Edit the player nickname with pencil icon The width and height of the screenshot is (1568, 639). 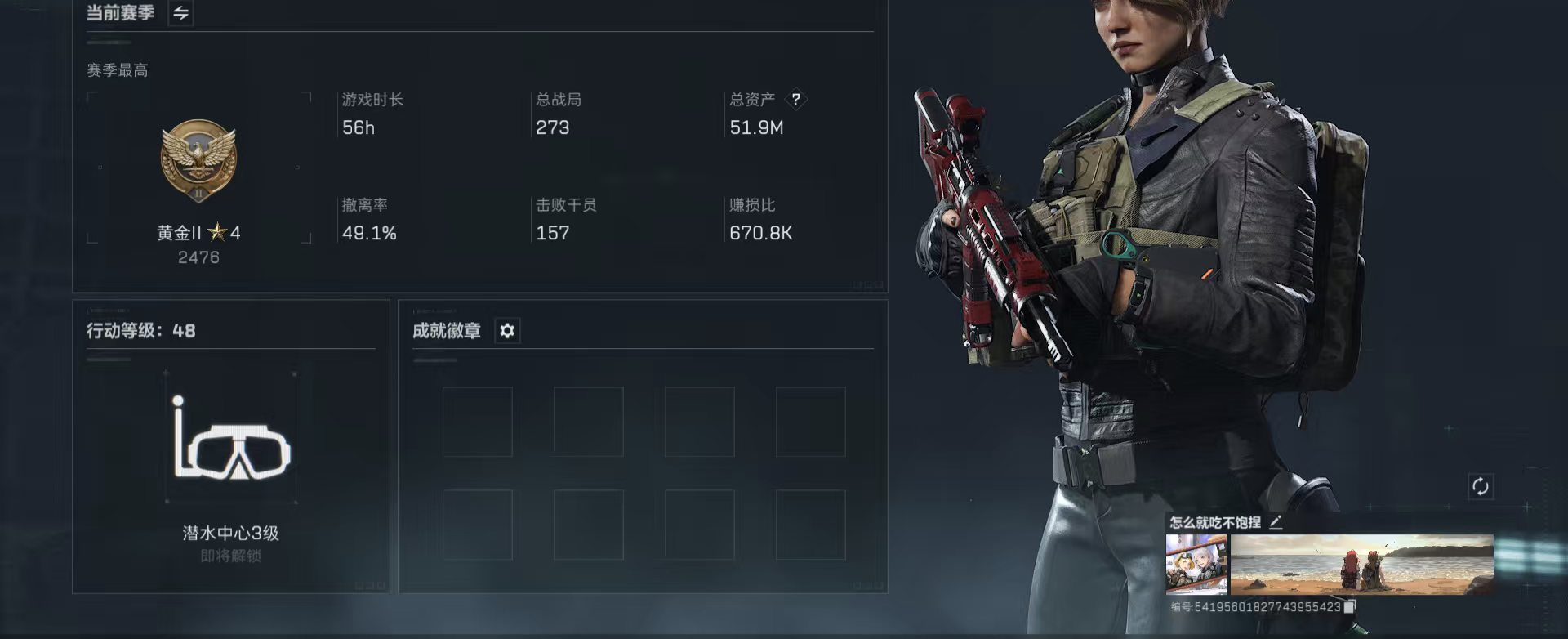click(1276, 522)
